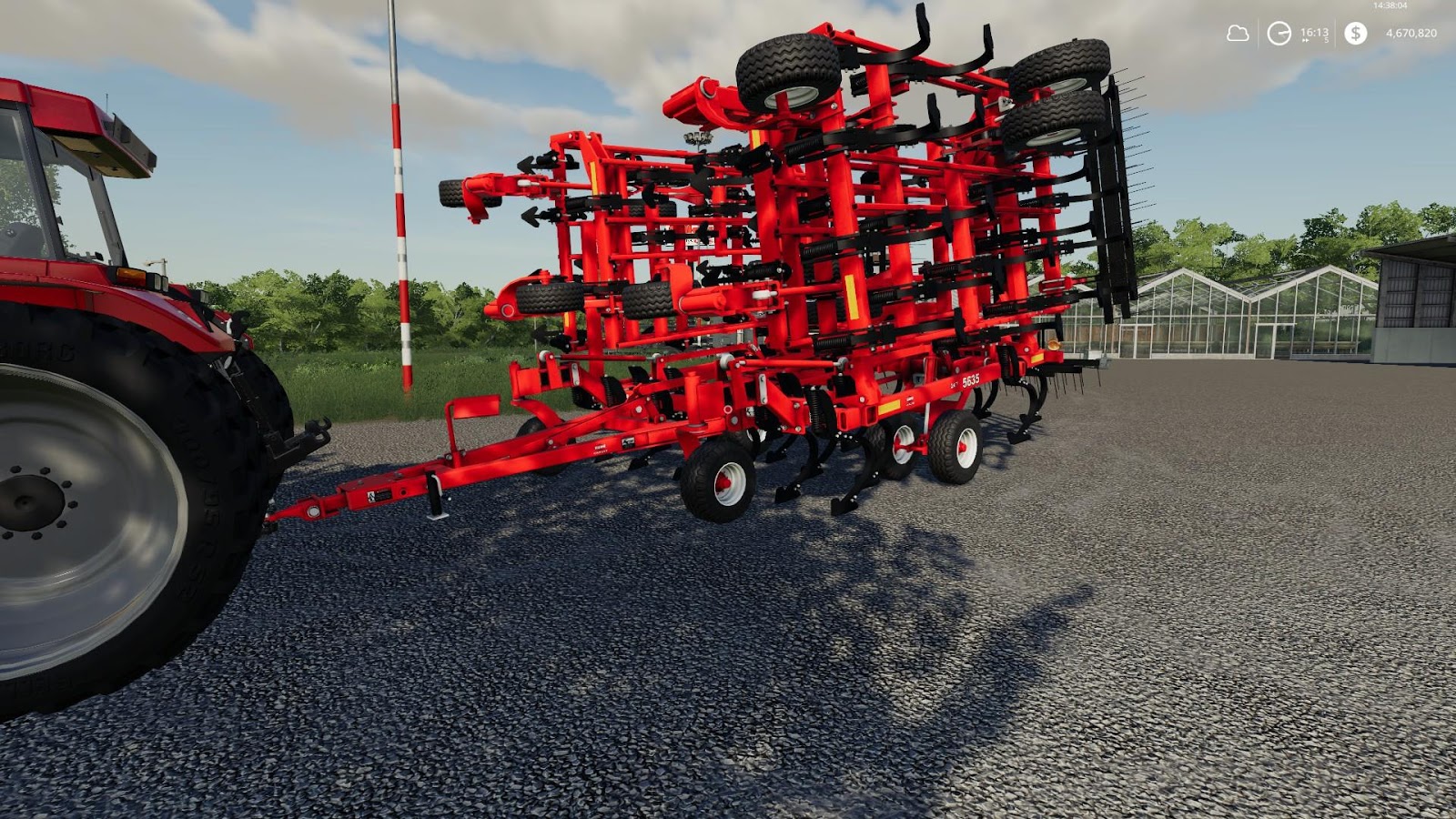
Task: Click the clock icon next to the time
Action: coord(1278,34)
